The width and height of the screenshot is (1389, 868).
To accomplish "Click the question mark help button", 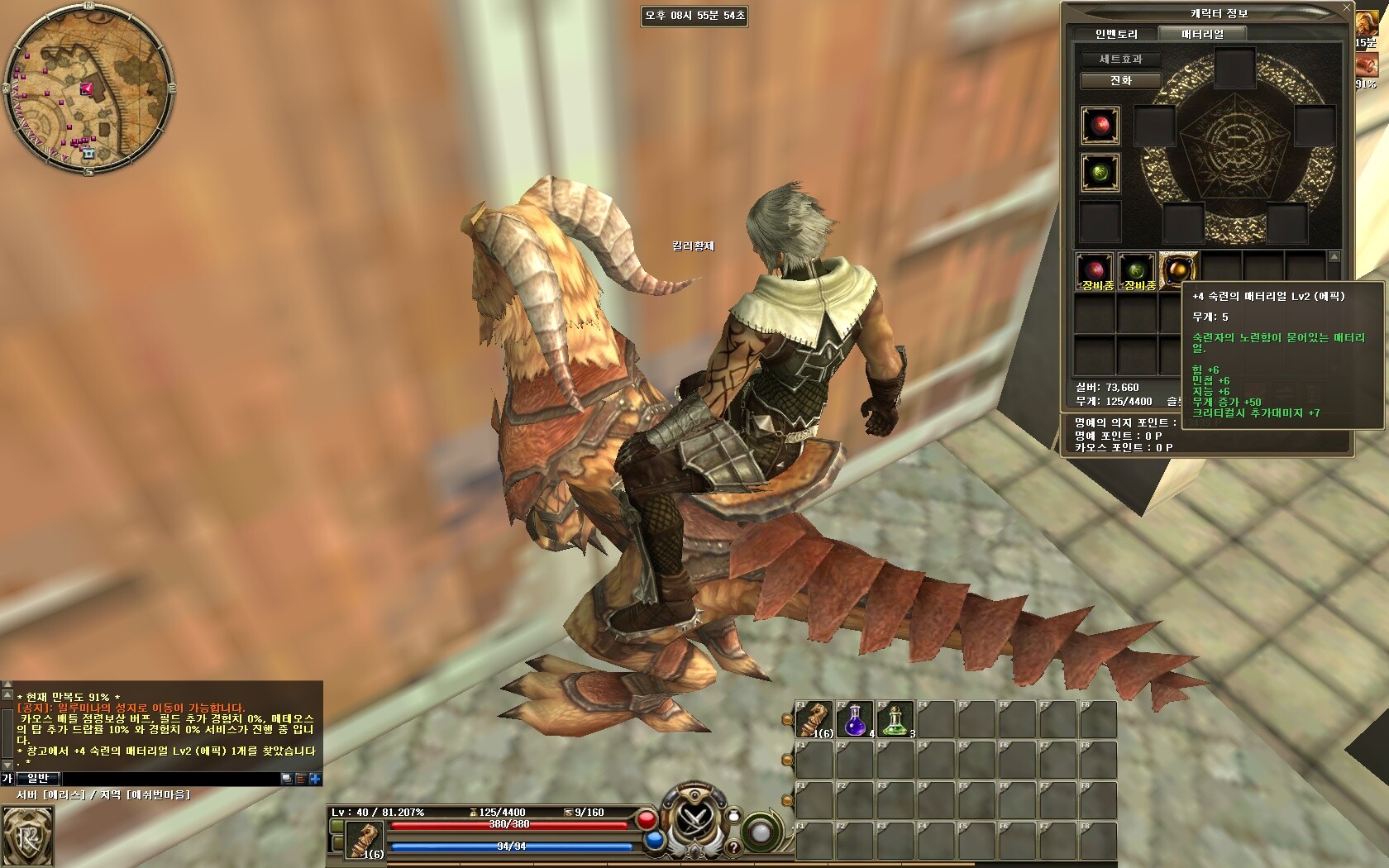I will (x=732, y=848).
